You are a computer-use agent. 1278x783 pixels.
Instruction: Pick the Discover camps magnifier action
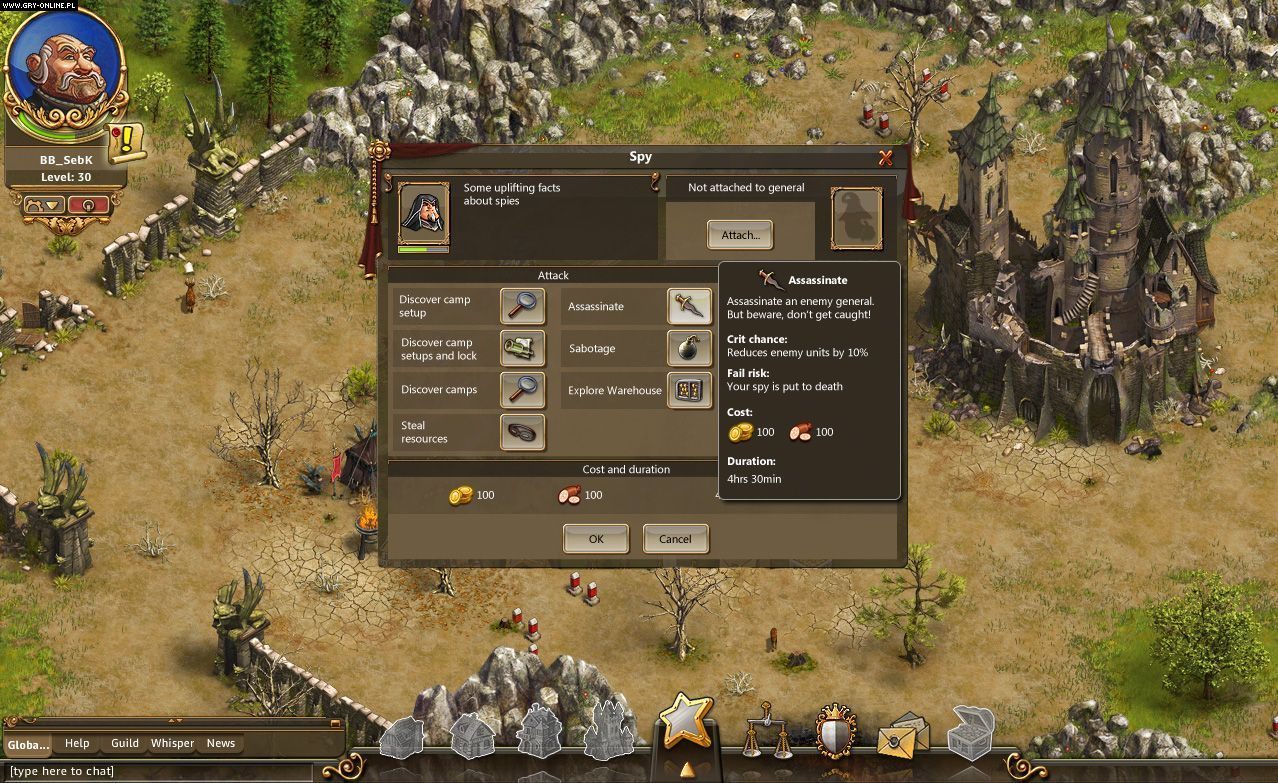click(x=522, y=390)
